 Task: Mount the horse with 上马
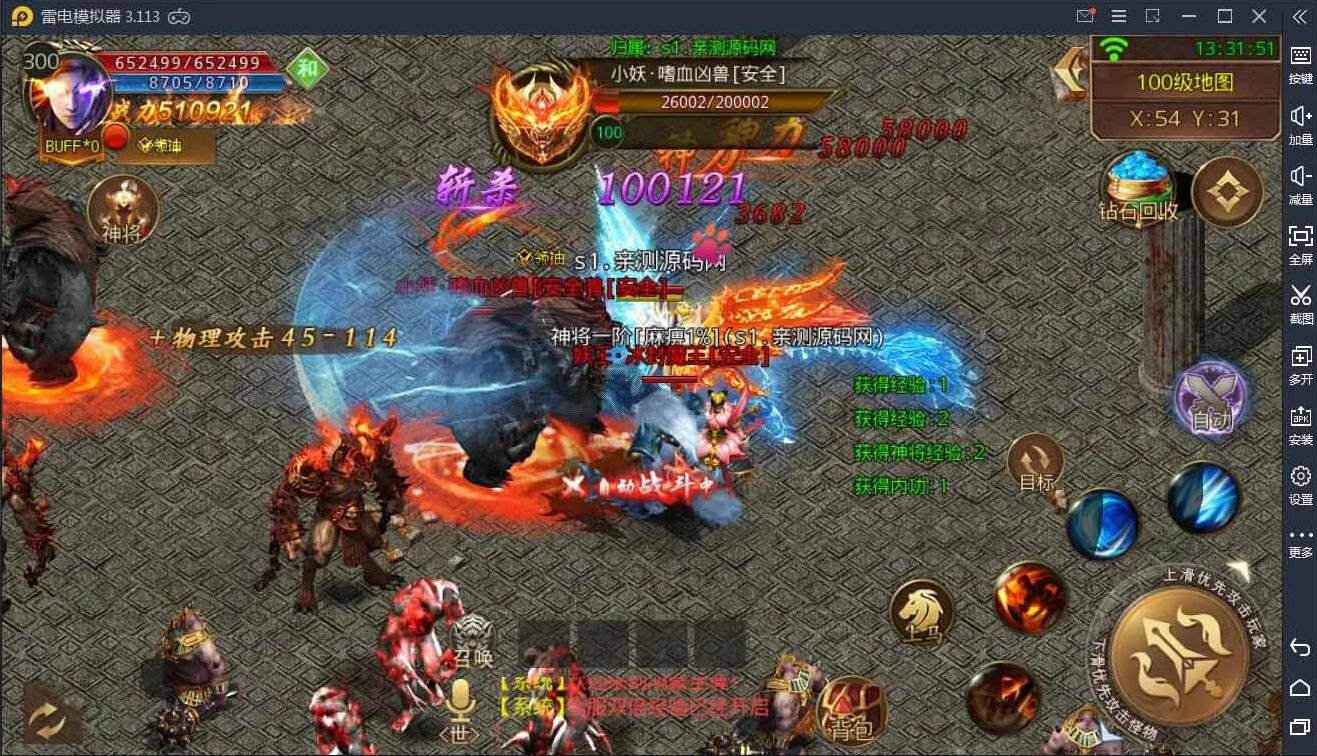click(921, 611)
